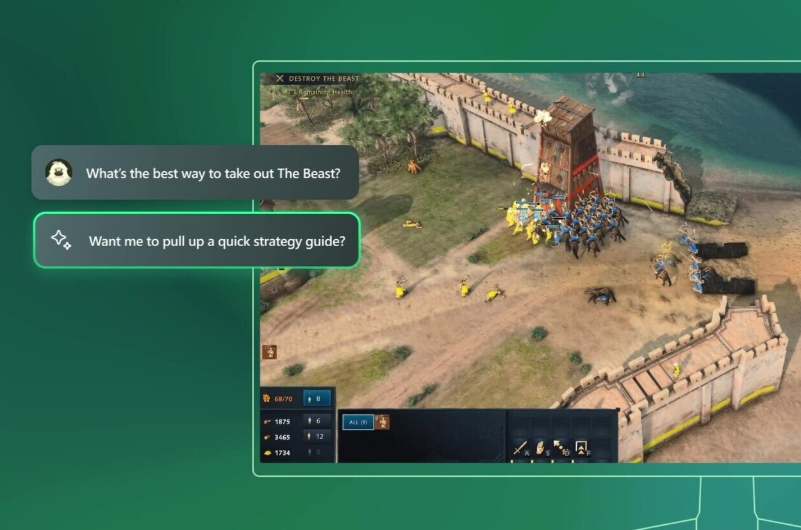Activate the sword attack-move command
Image resolution: width=801 pixels, height=530 pixels.
click(x=521, y=447)
